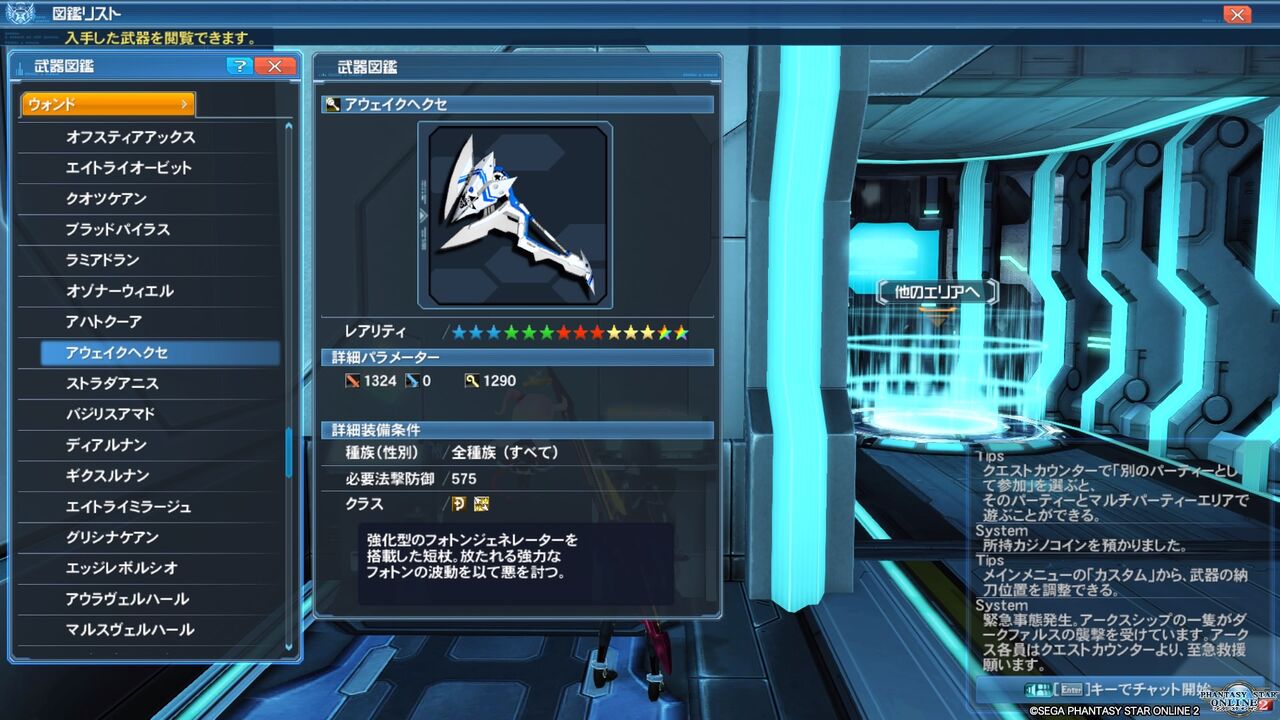Click the blue ranged stat icon showing 0
The image size is (1280, 720).
click(x=411, y=381)
